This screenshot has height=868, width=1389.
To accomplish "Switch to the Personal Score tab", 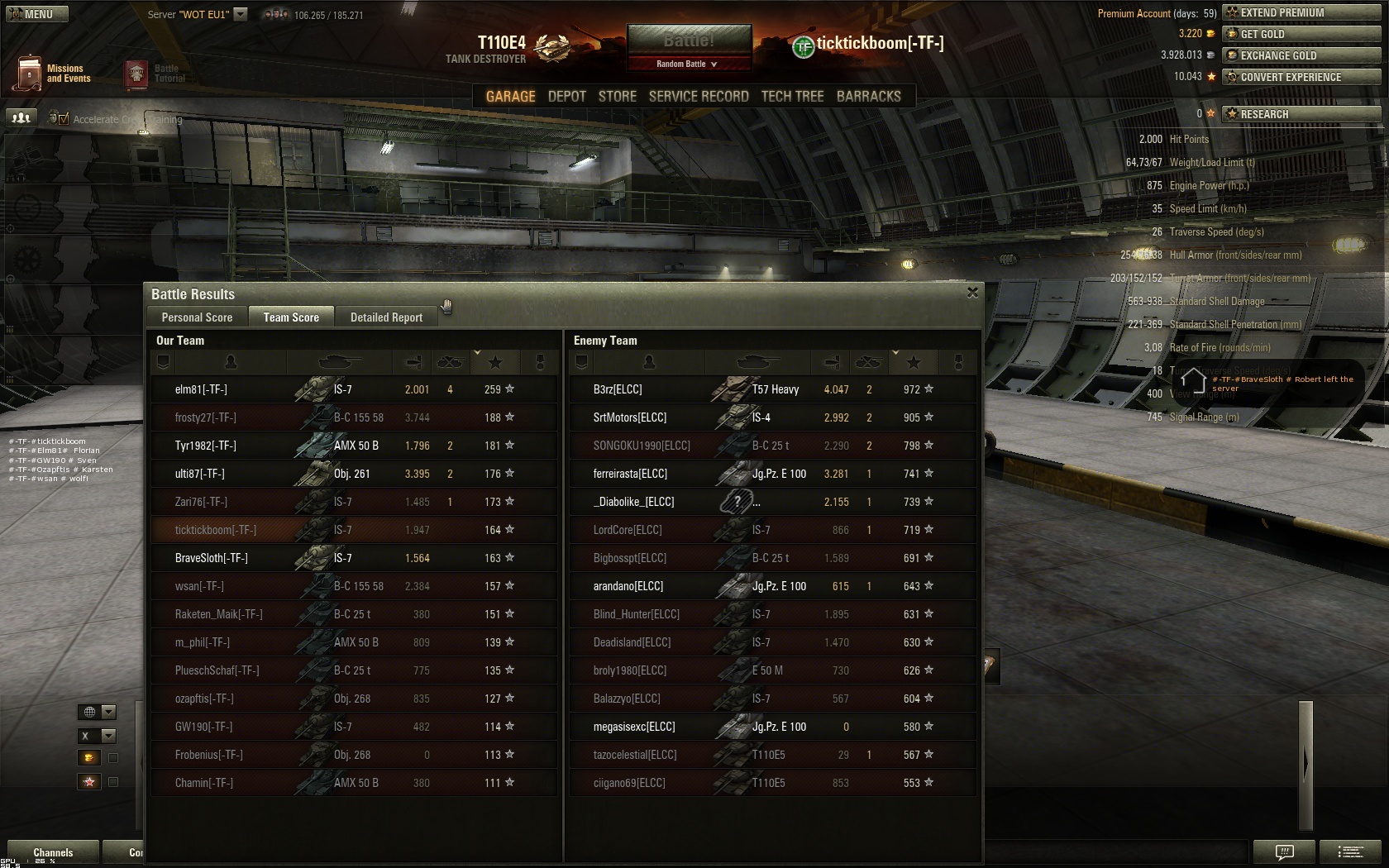I will coord(197,317).
